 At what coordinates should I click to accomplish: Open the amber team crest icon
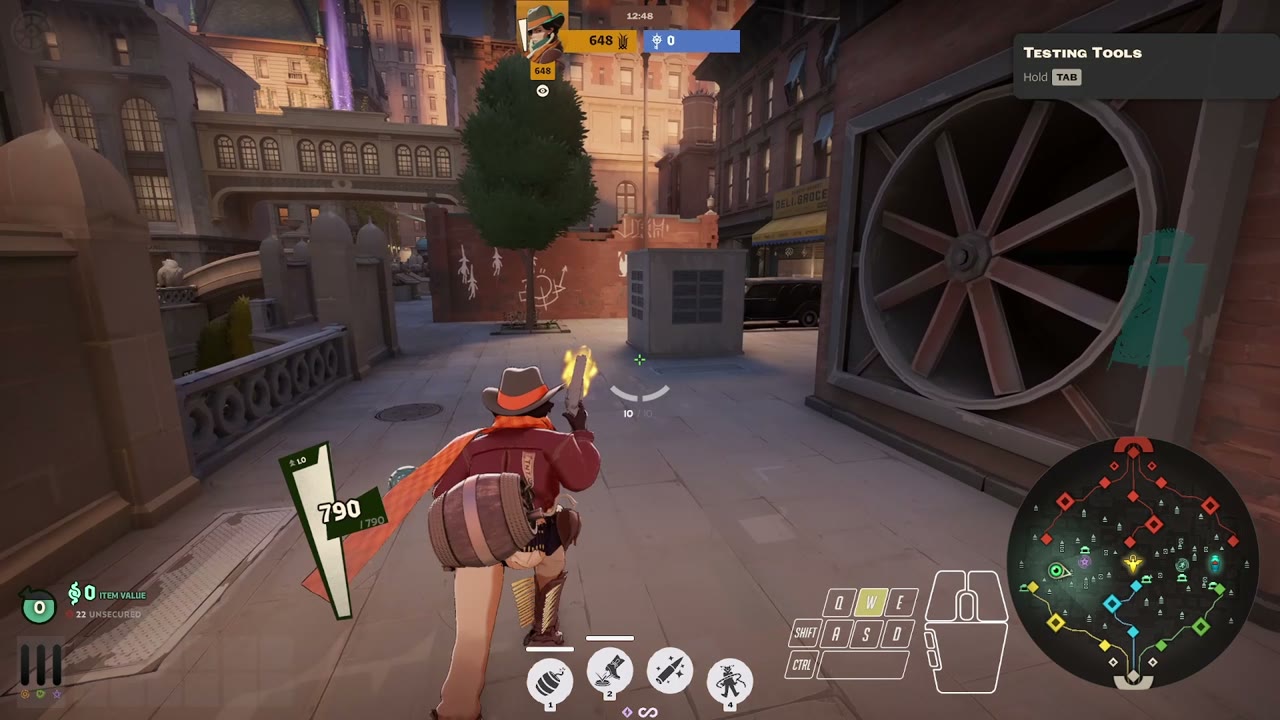coord(623,40)
